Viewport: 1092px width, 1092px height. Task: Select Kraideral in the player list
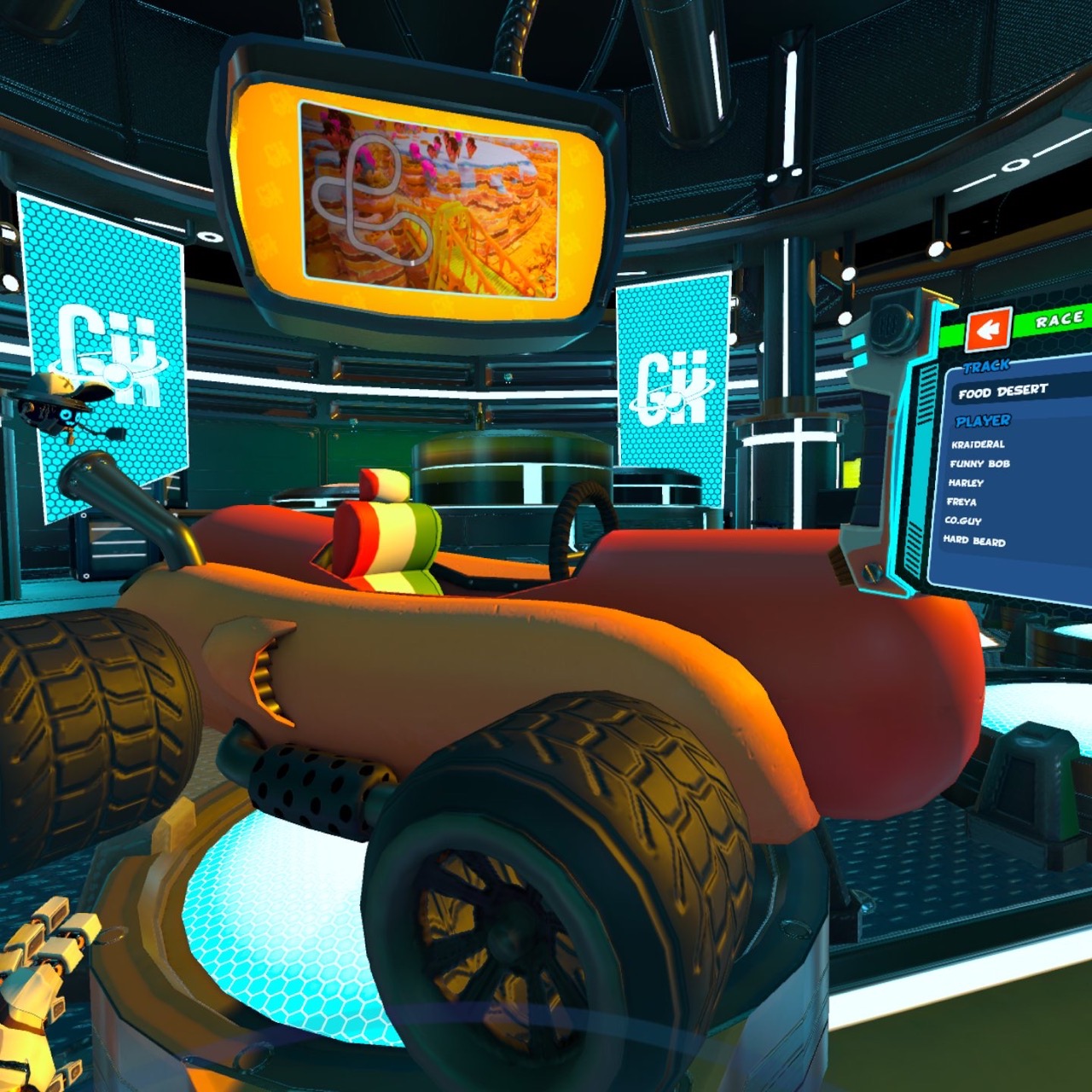977,444
